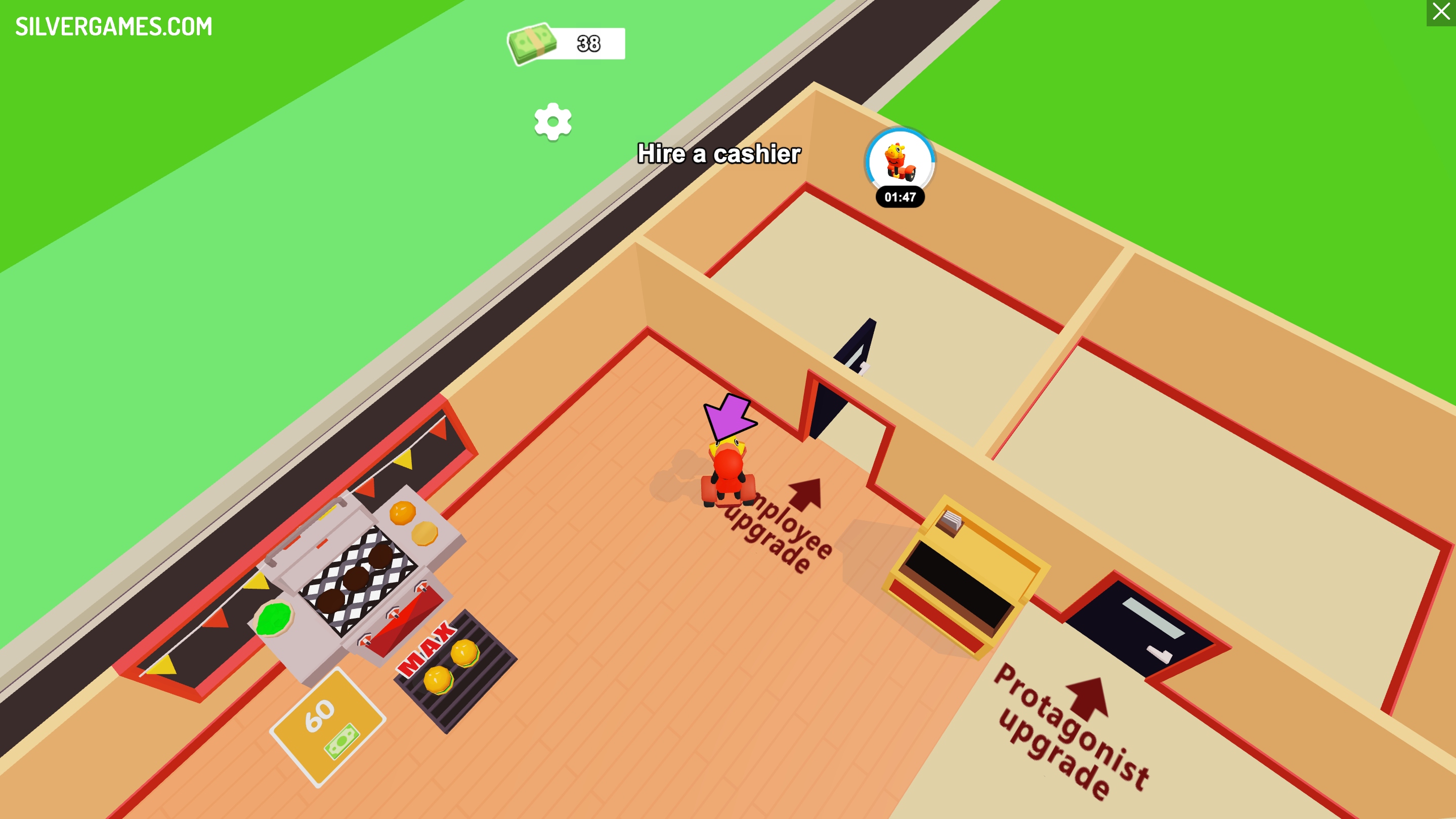
Task: Close the game overlay with the X
Action: pyautogui.click(x=1441, y=12)
